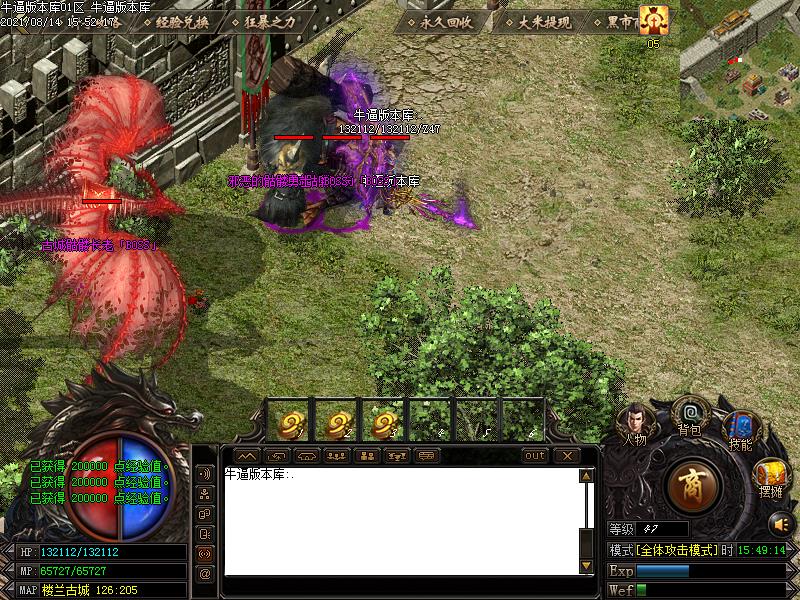
Task: Switch the 全体攻击模式 attack mode
Action: (x=675, y=550)
